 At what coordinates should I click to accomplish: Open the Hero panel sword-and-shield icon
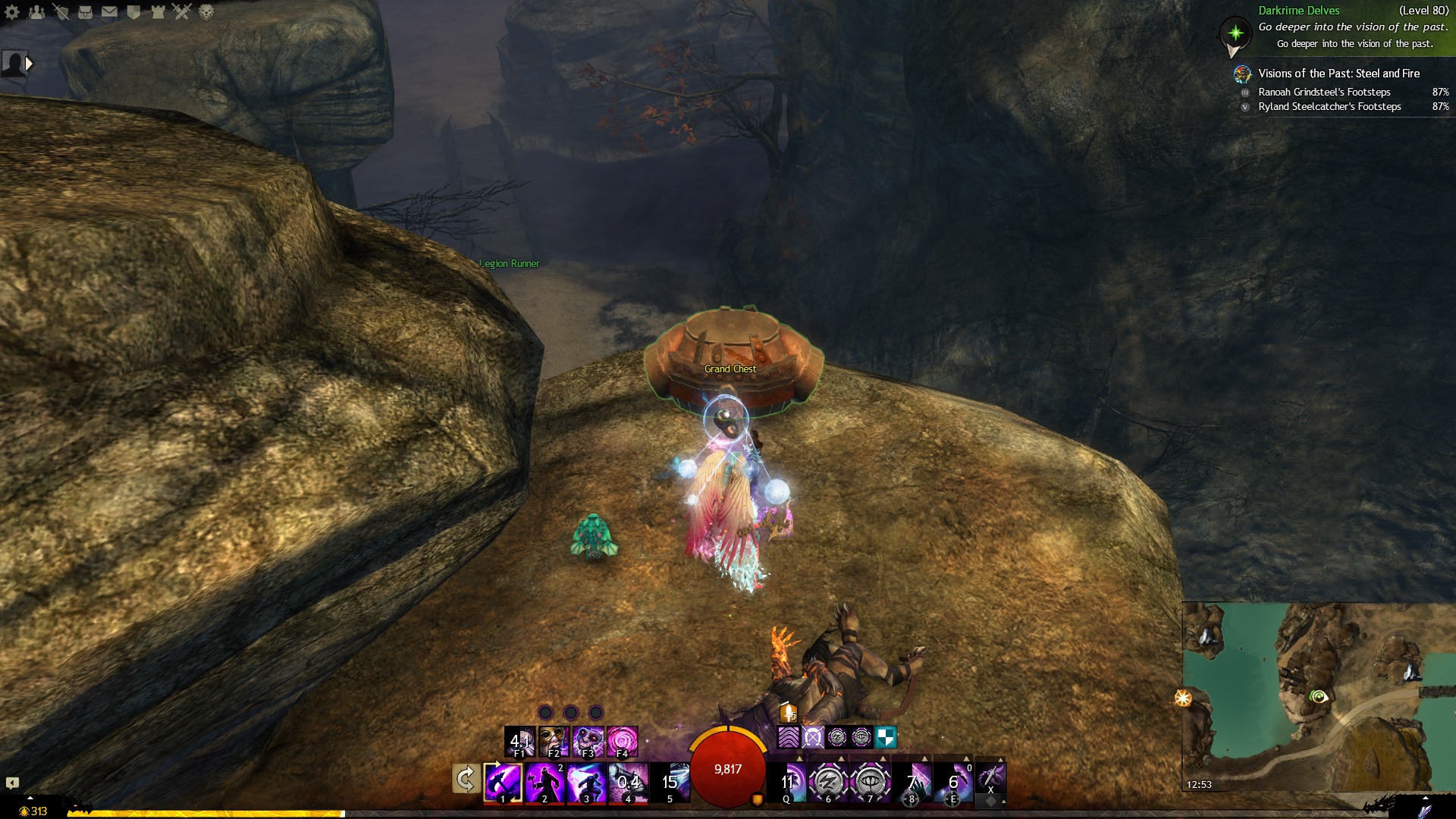pyautogui.click(x=61, y=12)
